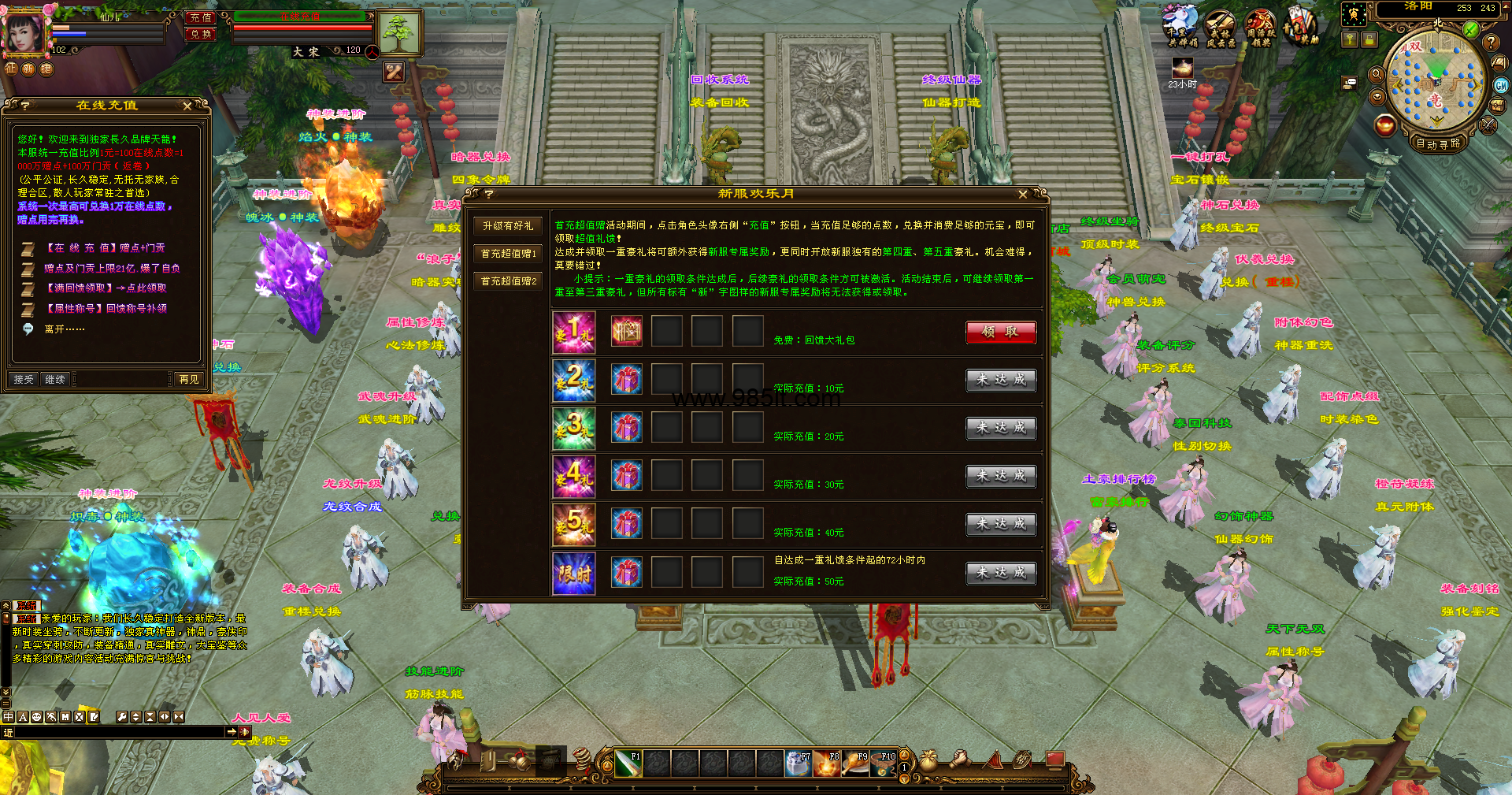This screenshot has height=795, width=1512.
Task: Open the 首充超值赠2 tab
Action: pyautogui.click(x=508, y=281)
